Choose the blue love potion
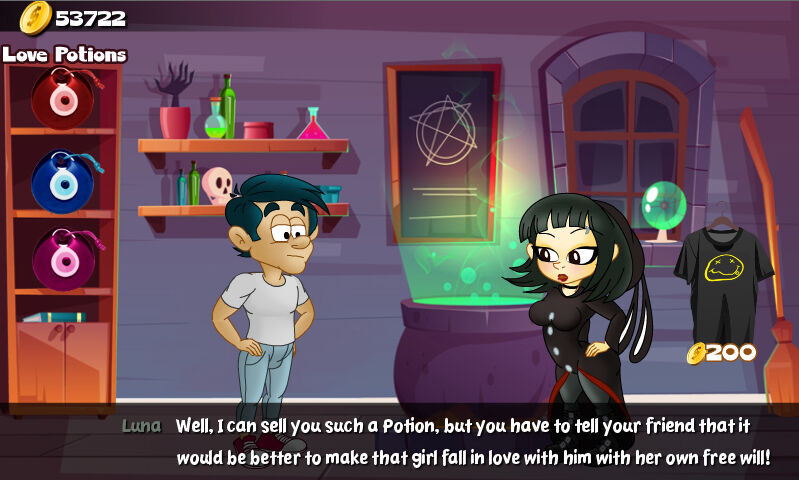The height and width of the screenshot is (480, 799). click(x=61, y=181)
